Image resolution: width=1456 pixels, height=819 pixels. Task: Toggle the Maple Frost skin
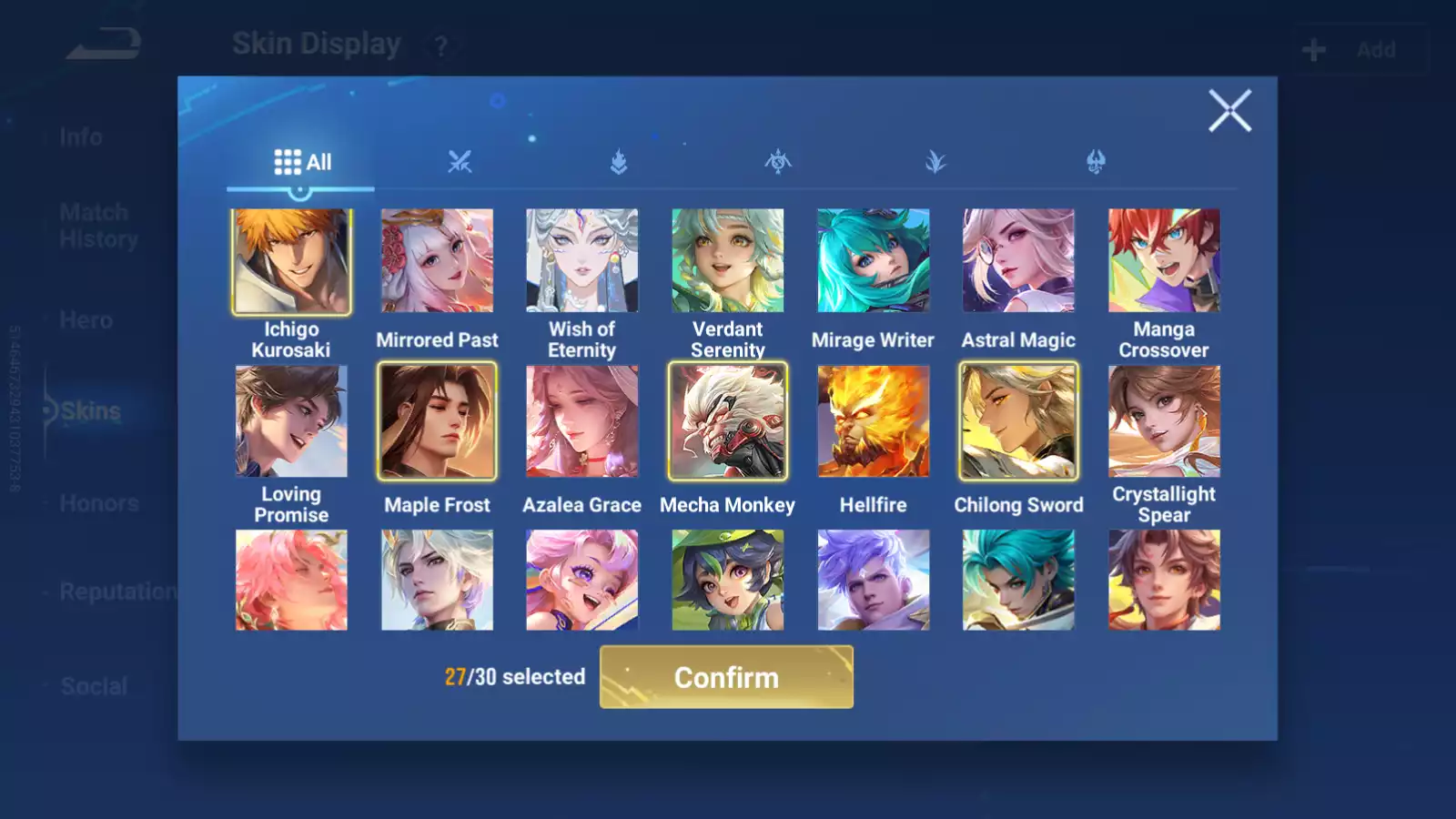(437, 421)
